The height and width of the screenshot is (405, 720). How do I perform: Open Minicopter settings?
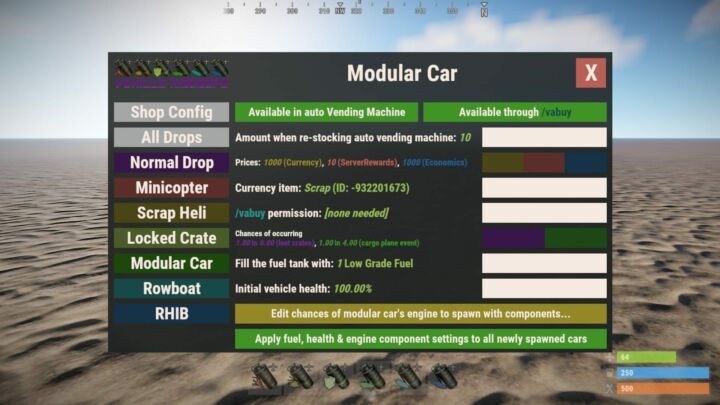coord(171,187)
